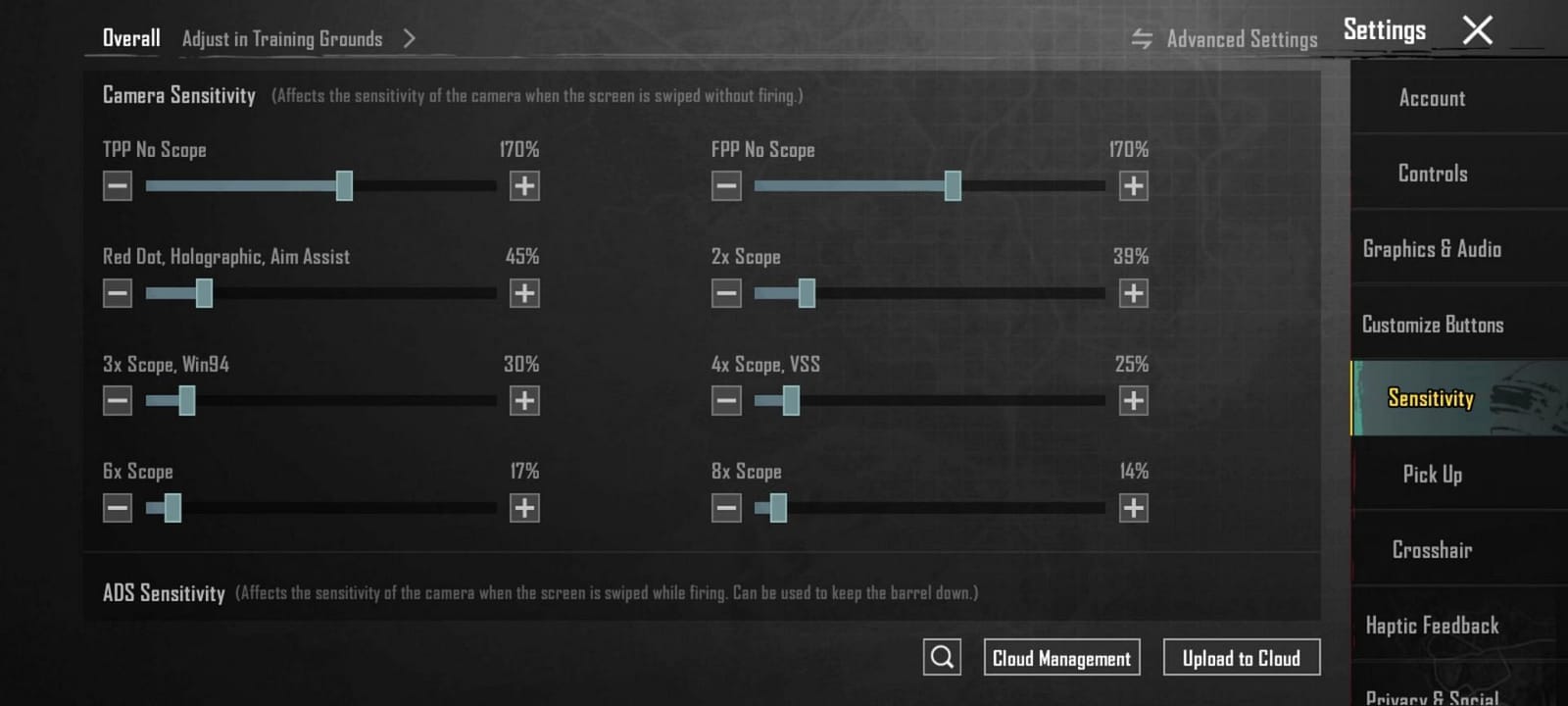This screenshot has width=1568, height=706.
Task: Click the search magnifier icon
Action: pyautogui.click(x=941, y=657)
